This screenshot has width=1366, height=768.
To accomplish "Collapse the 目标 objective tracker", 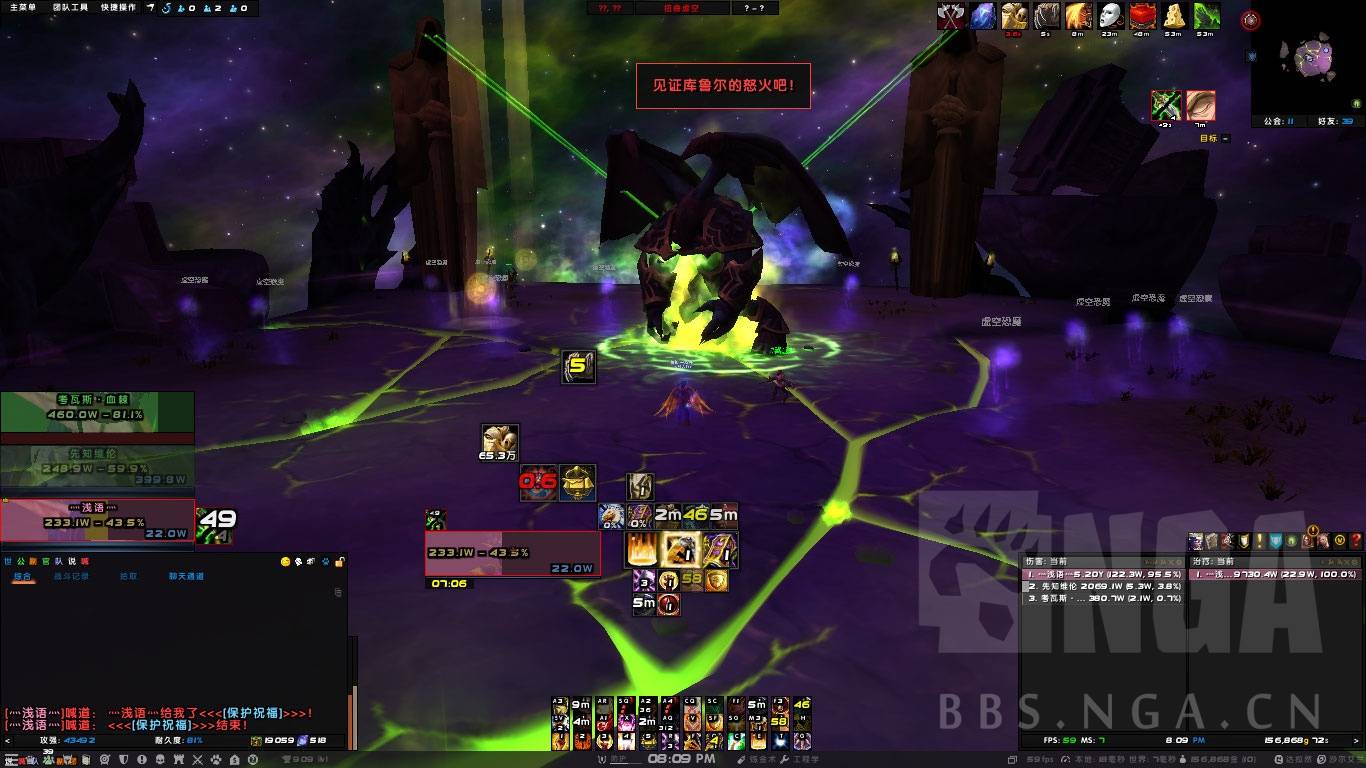I will [1226, 139].
